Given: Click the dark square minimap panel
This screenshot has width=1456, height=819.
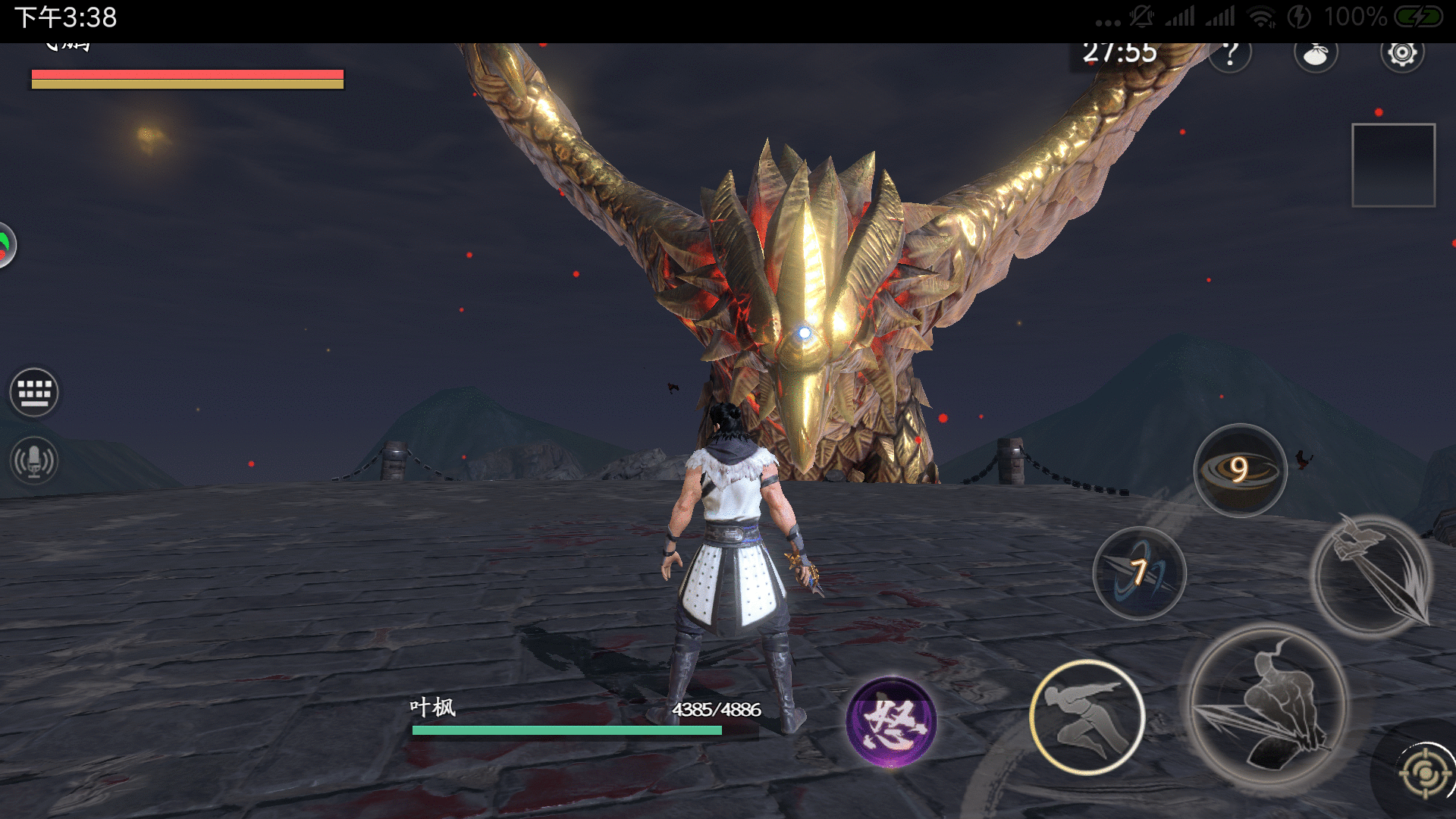Looking at the screenshot, I should 1393,165.
